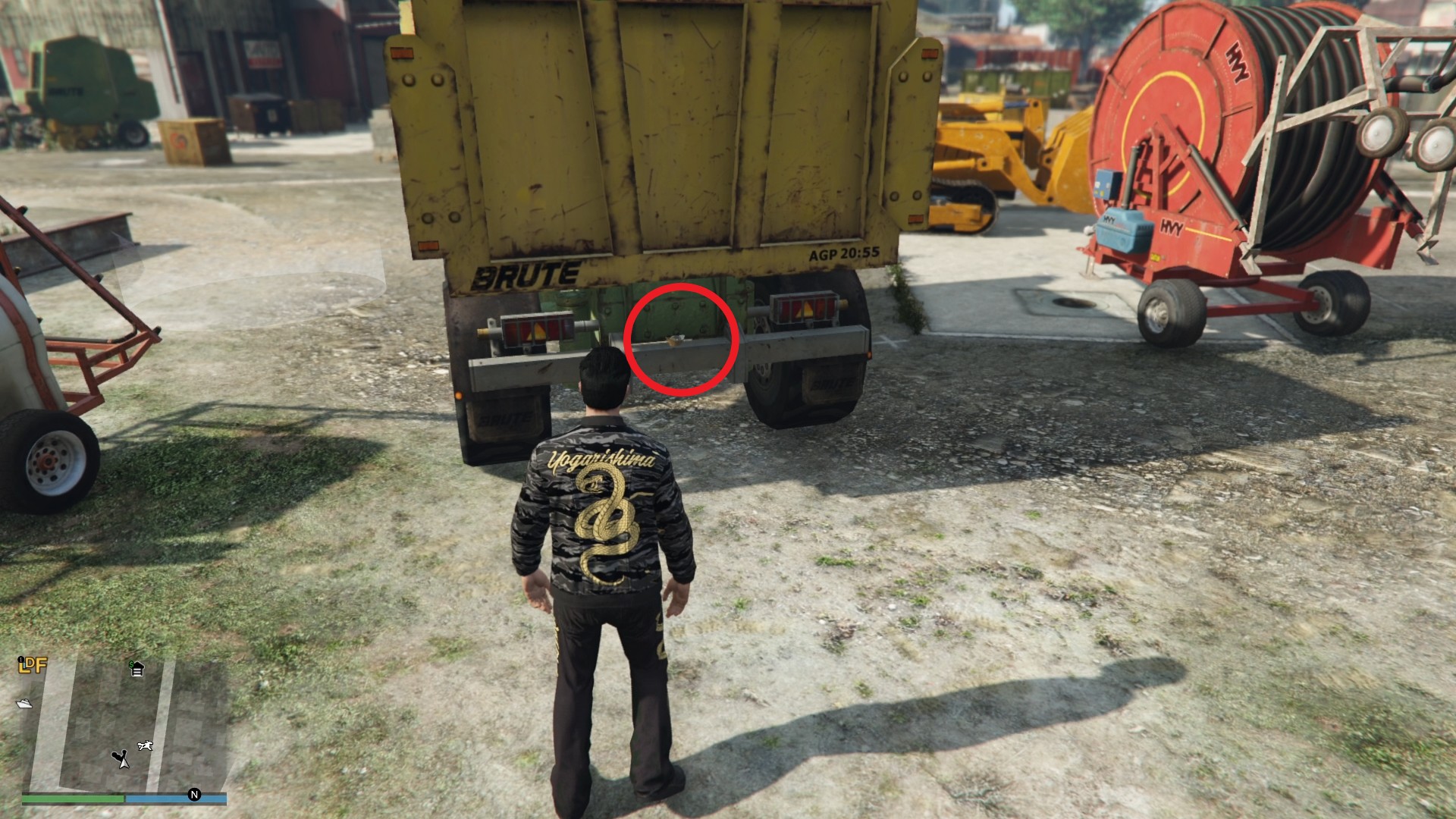Image resolution: width=1456 pixels, height=819 pixels.
Task: Click the dog companion icon on the minimap
Action: (146, 745)
